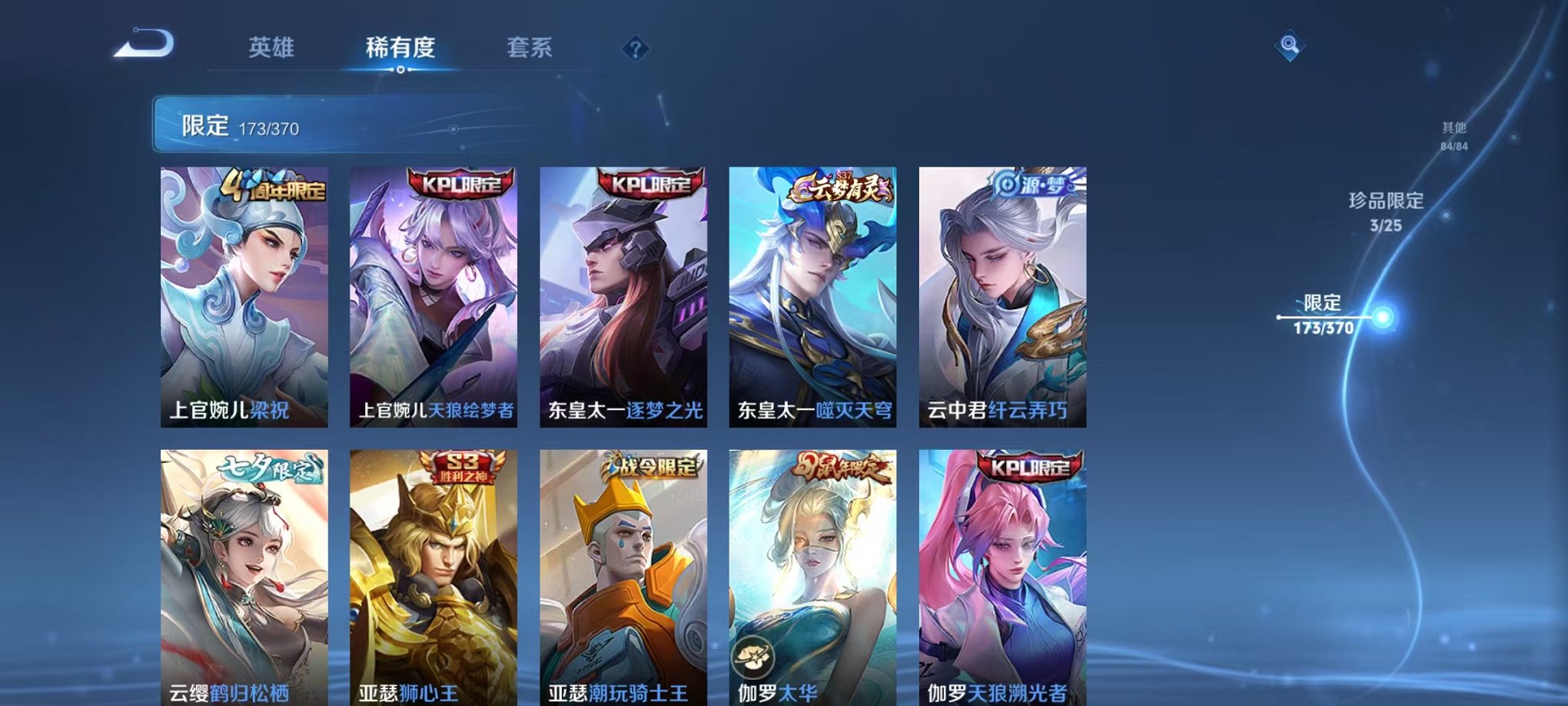Open the 其他 84/84 category on the right

pyautogui.click(x=1453, y=135)
